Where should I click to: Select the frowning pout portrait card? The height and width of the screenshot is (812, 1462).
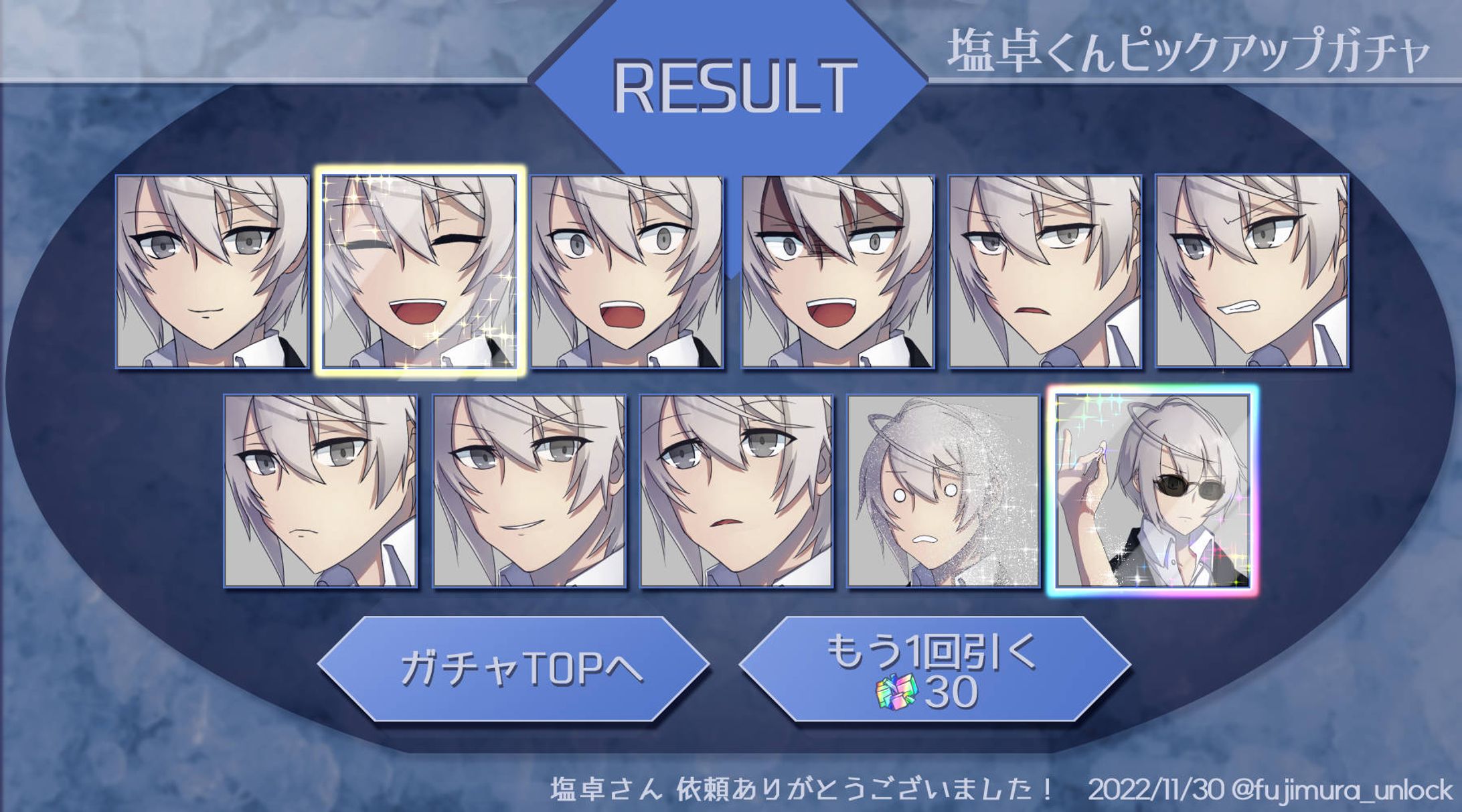tap(320, 491)
